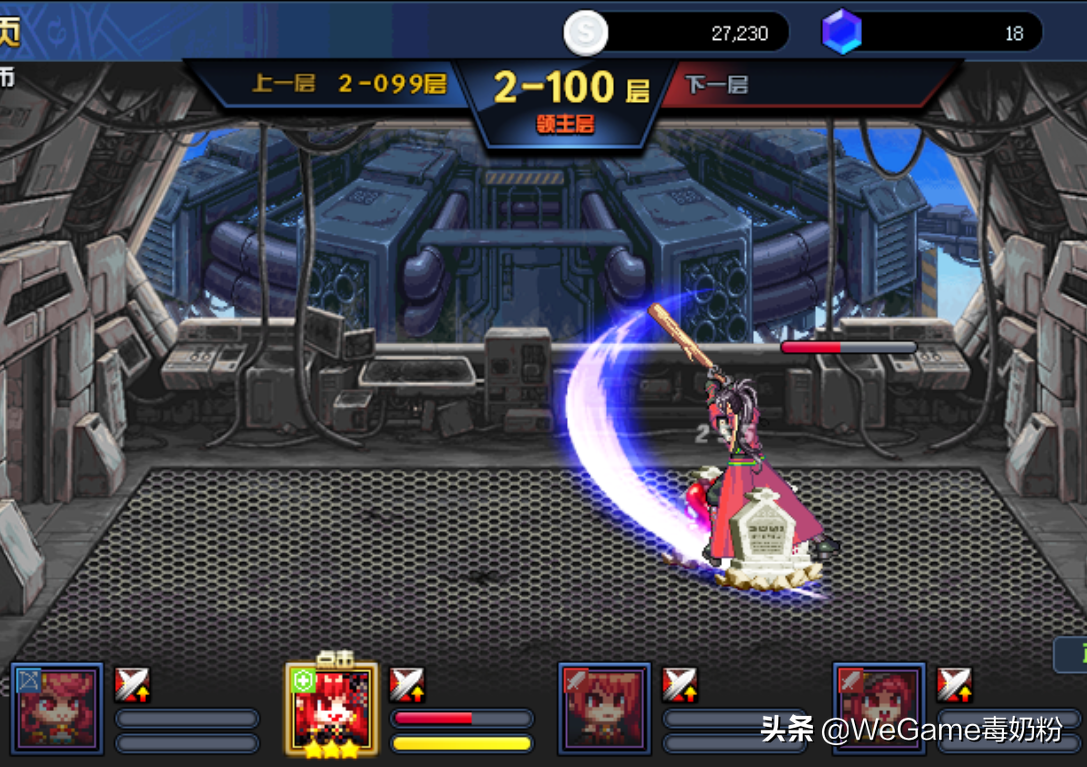Click the third hero's sword upgrade icon
The width and height of the screenshot is (1087, 767).
(x=680, y=685)
